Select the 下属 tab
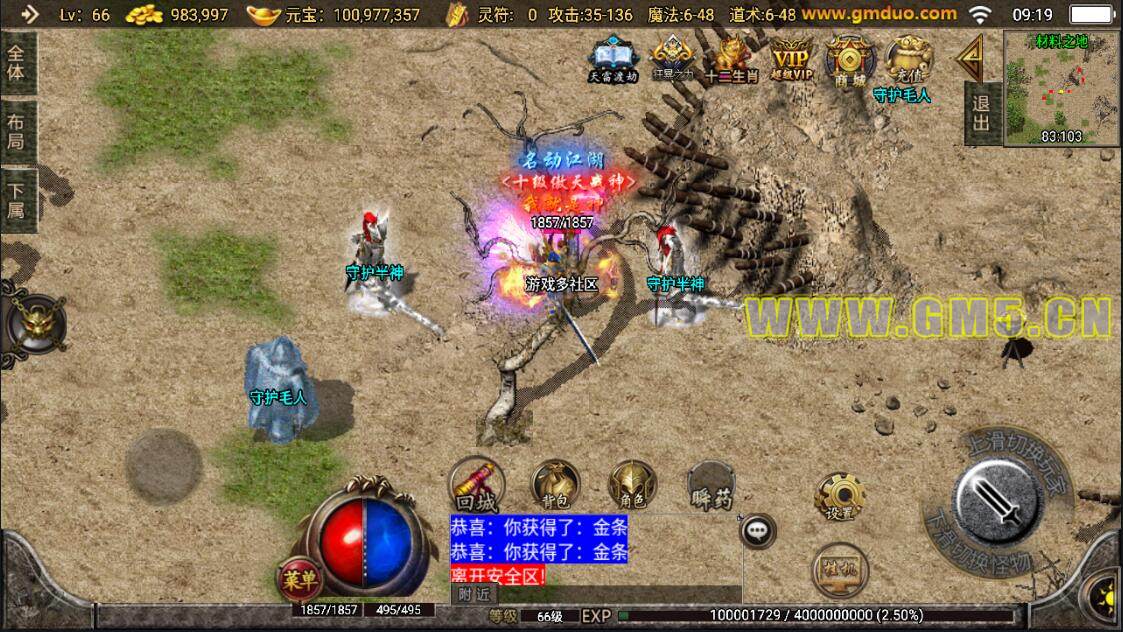 coord(17,201)
